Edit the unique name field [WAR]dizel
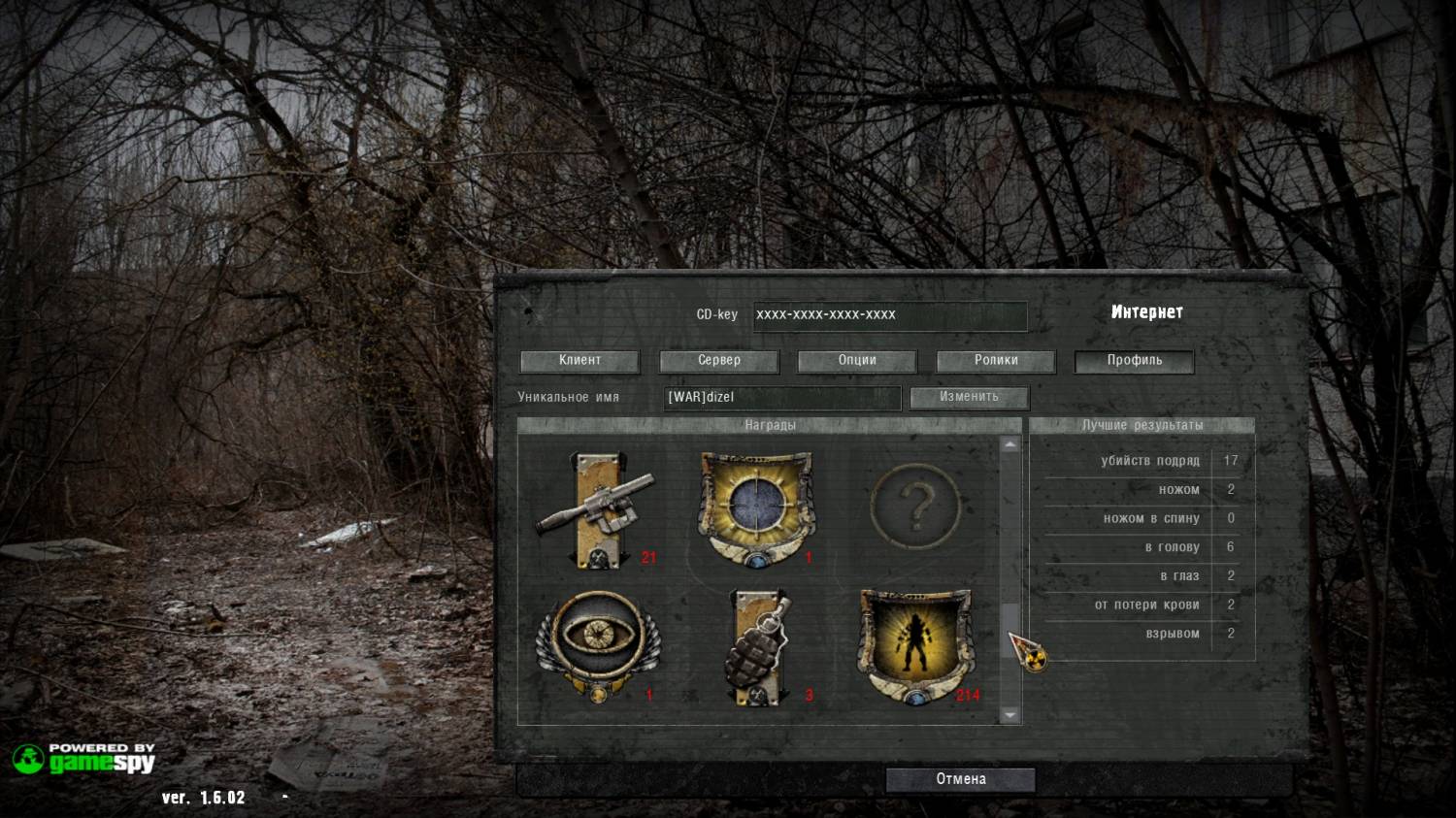The width and height of the screenshot is (1456, 818). point(781,397)
